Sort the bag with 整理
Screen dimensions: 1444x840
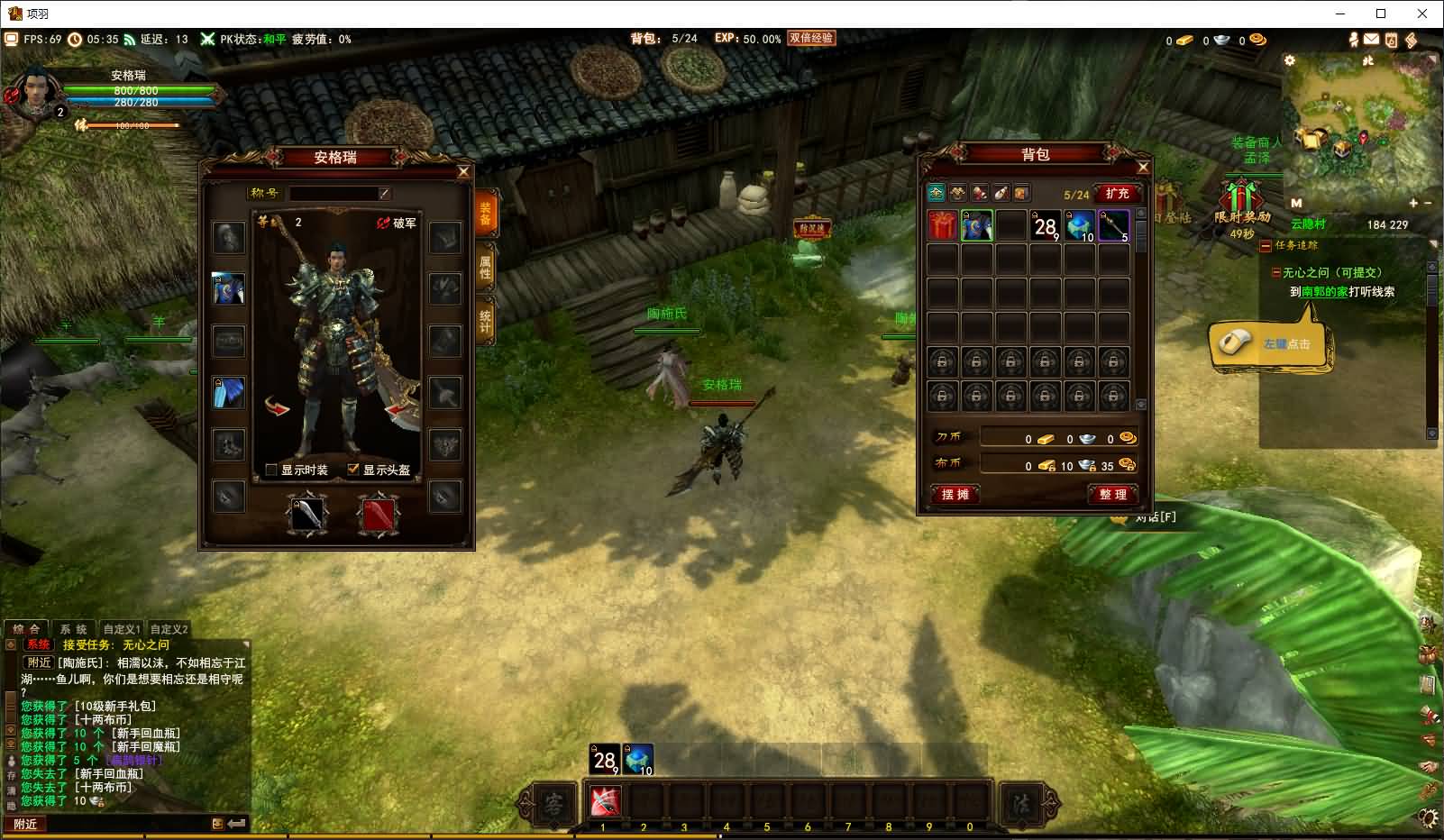1113,494
